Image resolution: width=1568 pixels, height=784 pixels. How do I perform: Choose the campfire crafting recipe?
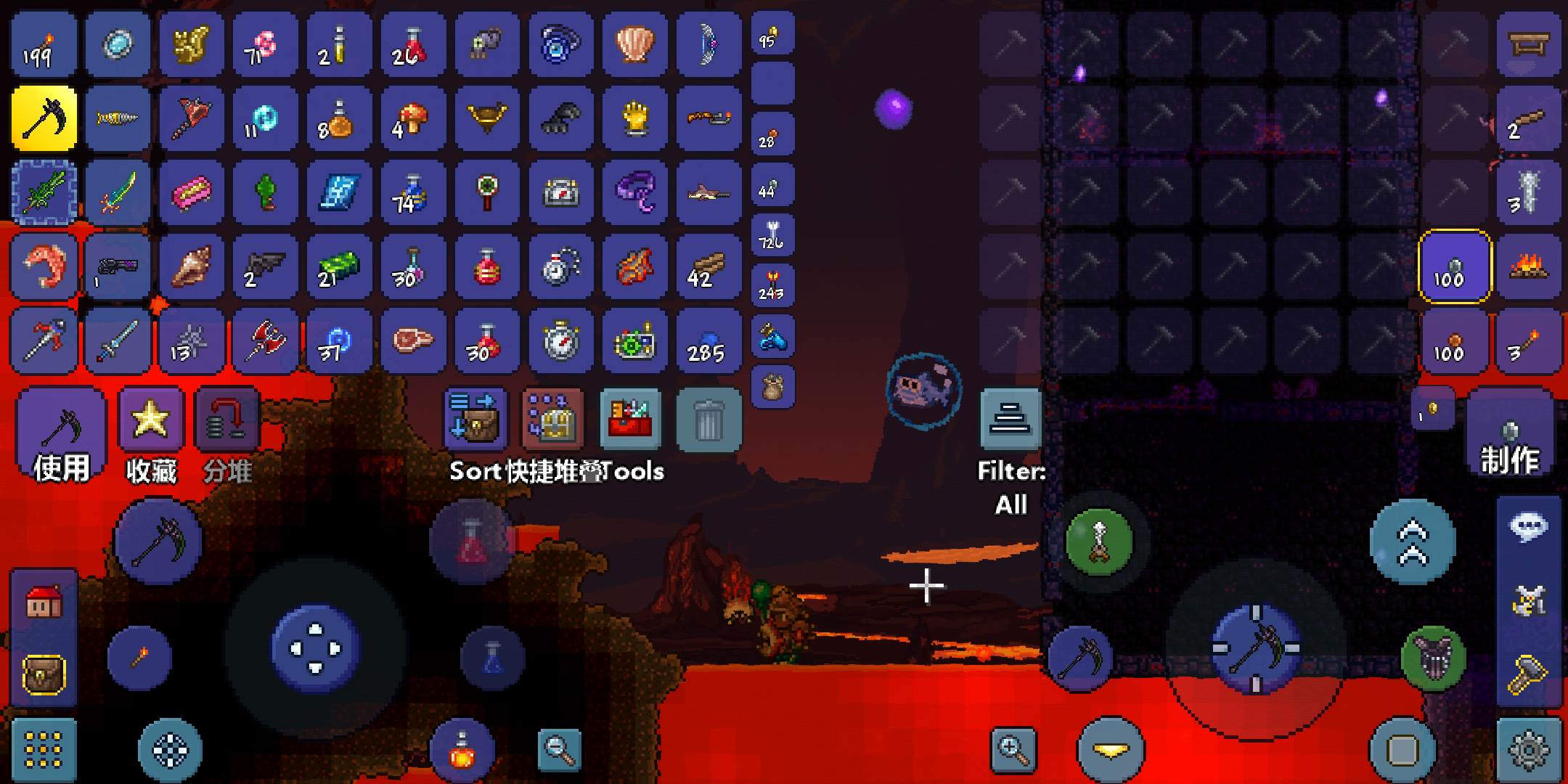(1529, 266)
